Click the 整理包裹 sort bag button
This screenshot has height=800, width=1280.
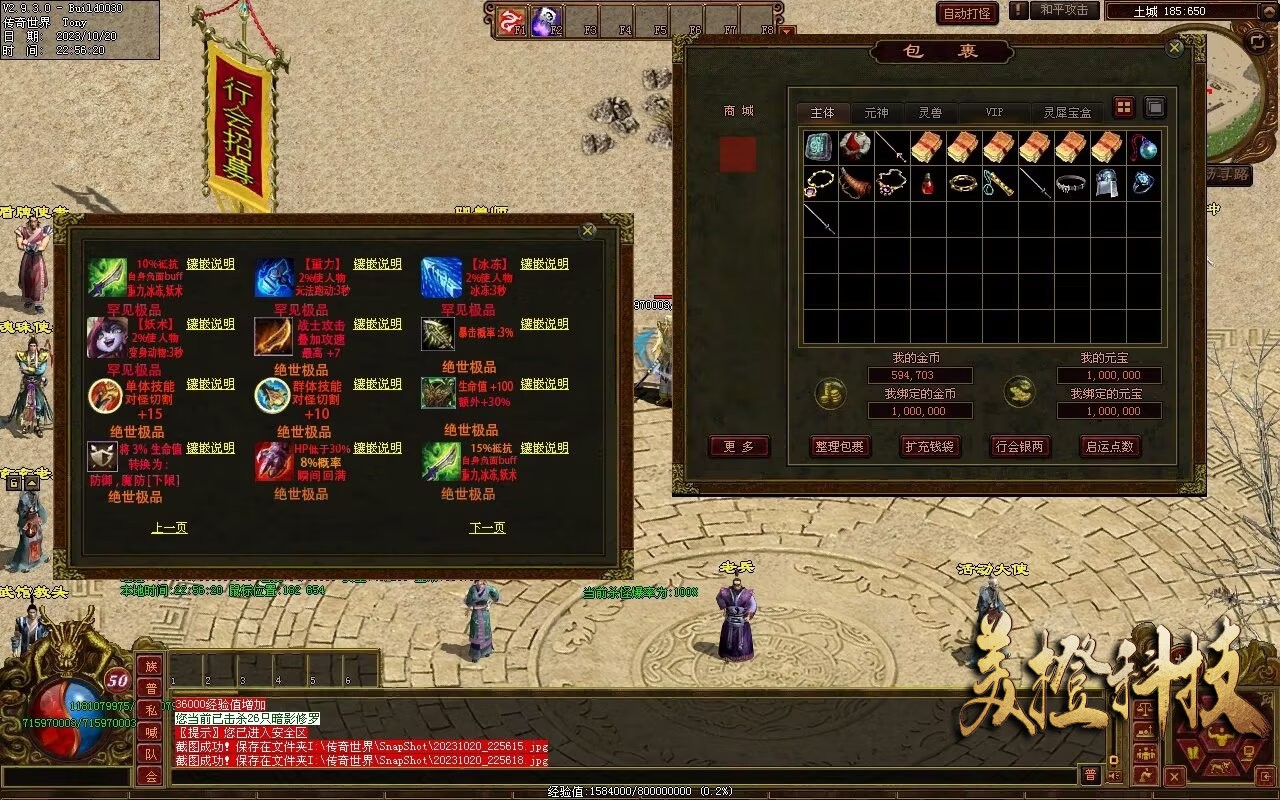(839, 447)
